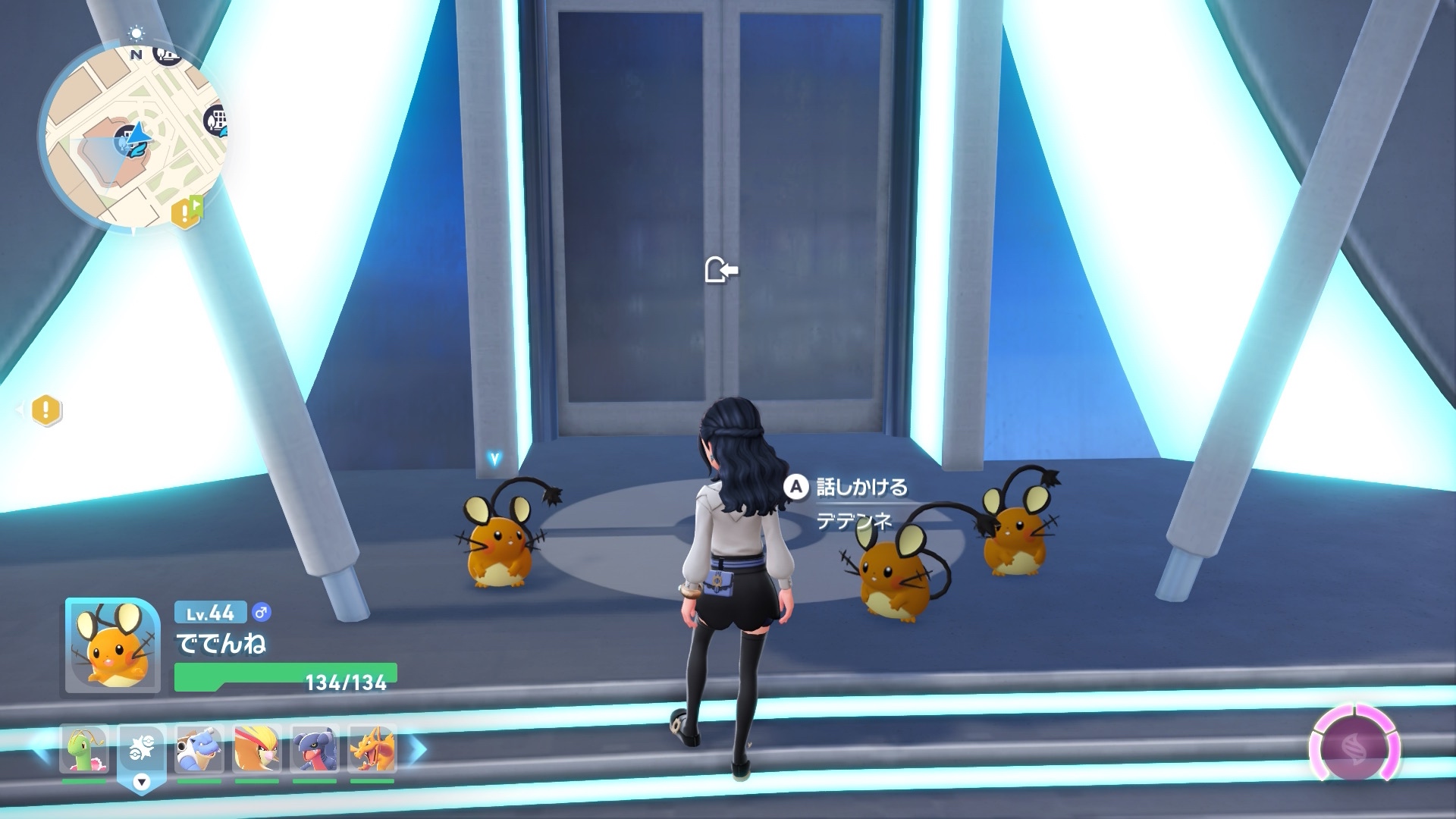
Task: Select the quest marker with green flag on minimap
Action: click(187, 212)
